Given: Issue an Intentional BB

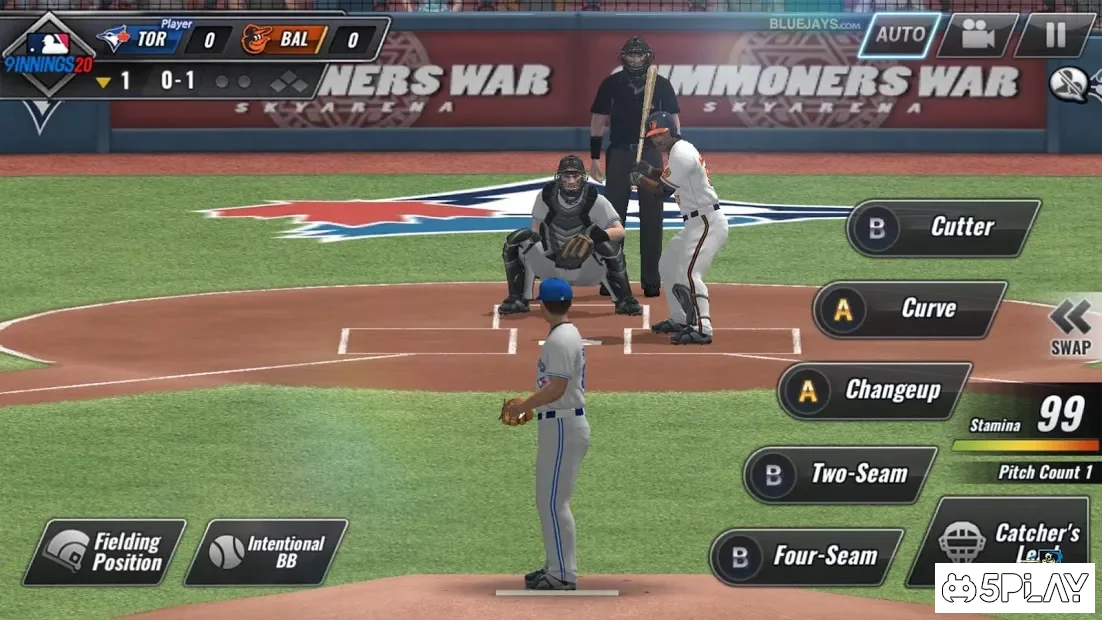Looking at the screenshot, I should tap(267, 552).
